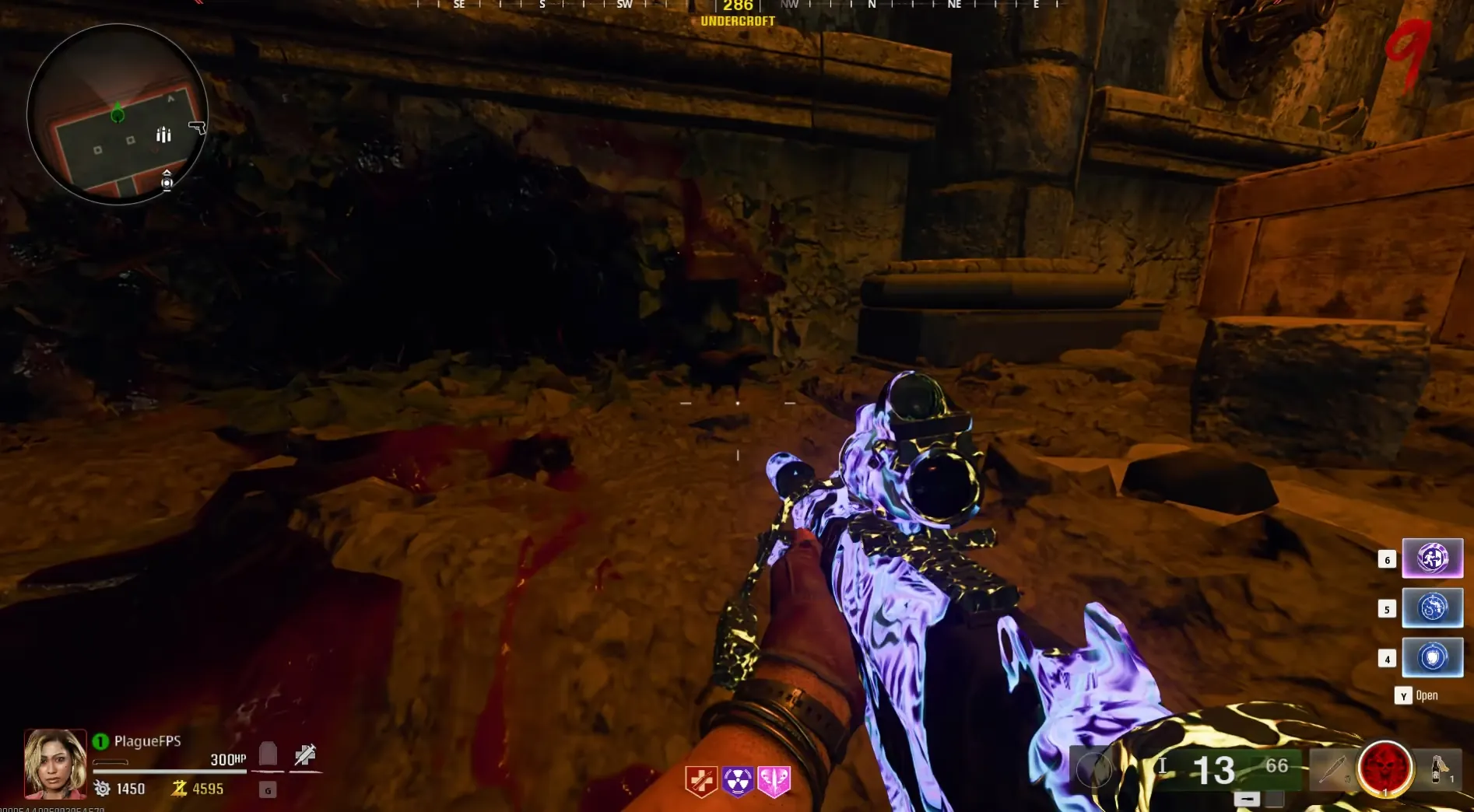Activate the blue shield gobblegum in slot 4
This screenshot has height=812, width=1474.
click(1432, 657)
